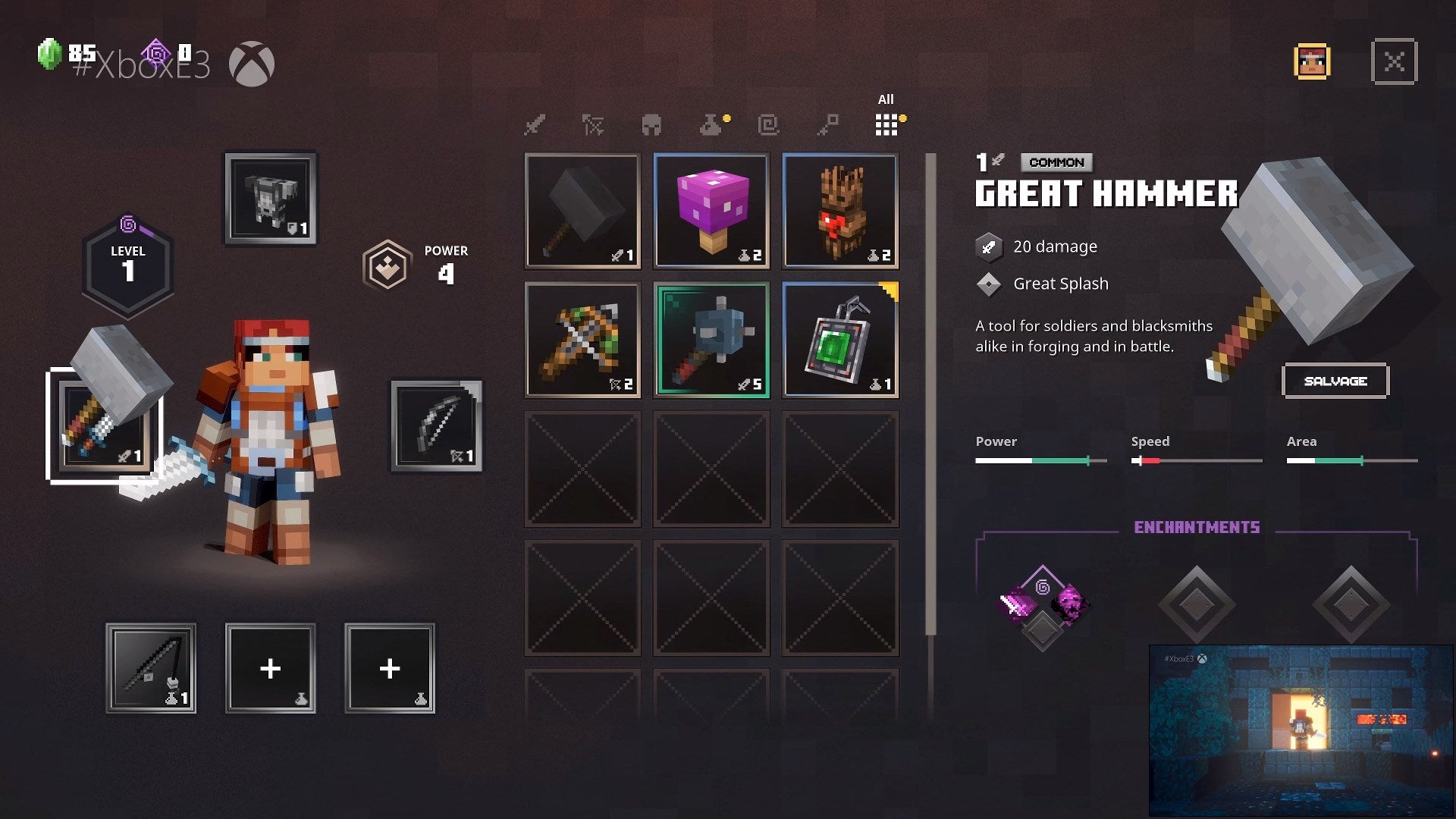Filter inventory by armor
This screenshot has width=1456, height=819.
653,125
